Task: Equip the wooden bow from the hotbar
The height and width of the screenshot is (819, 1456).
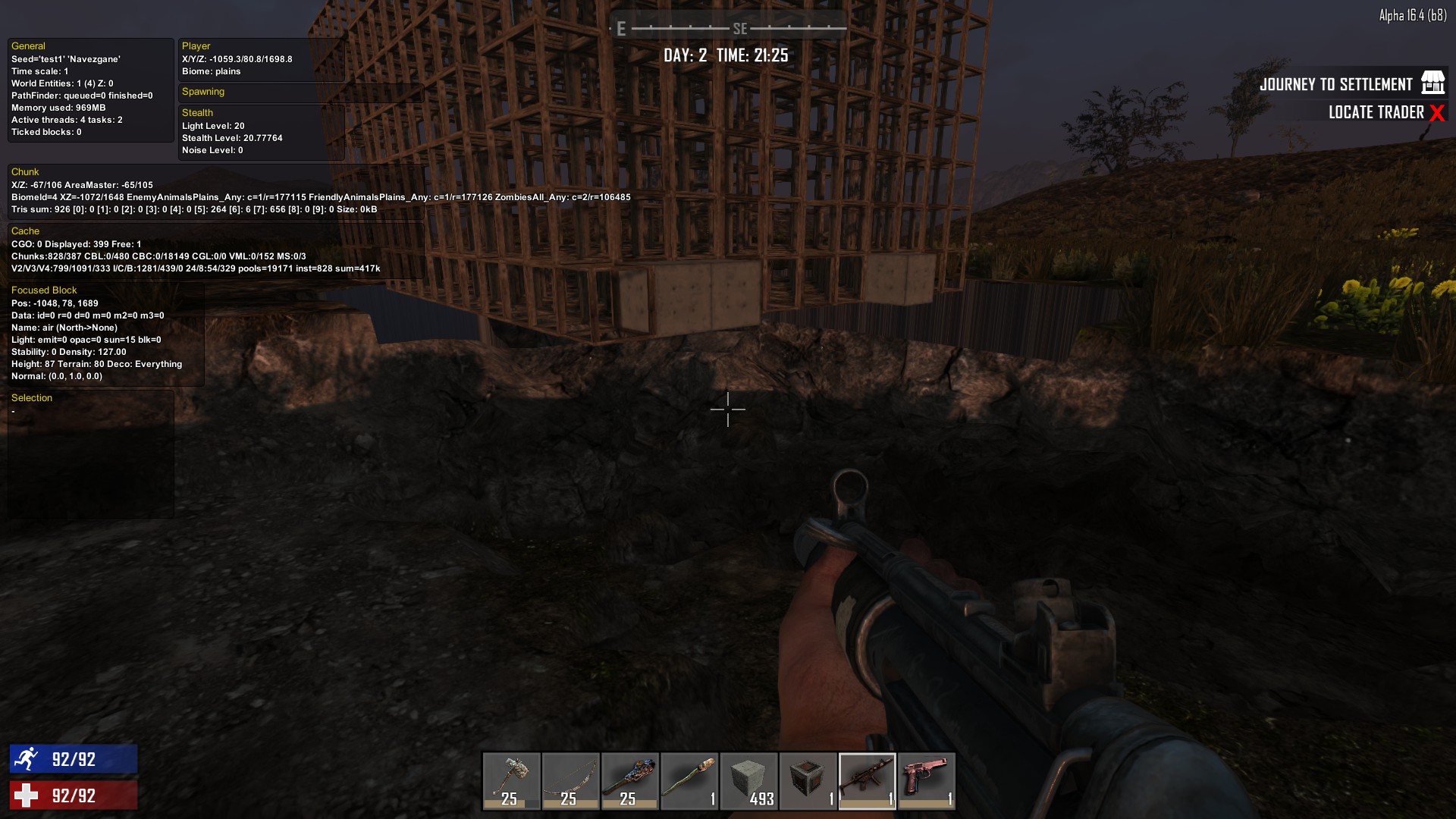Action: (x=571, y=780)
